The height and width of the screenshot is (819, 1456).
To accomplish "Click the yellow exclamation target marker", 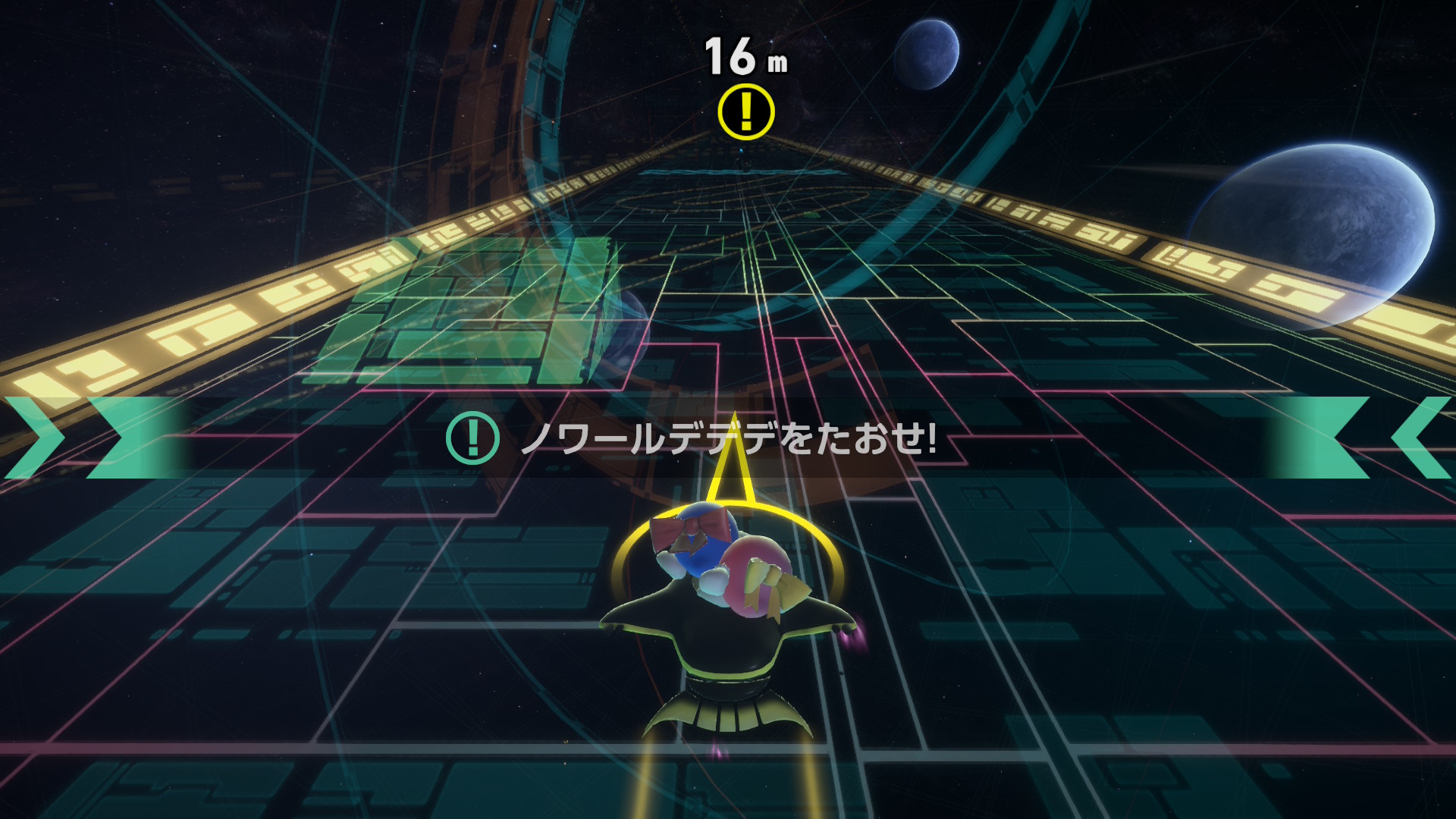I will pos(746,112).
